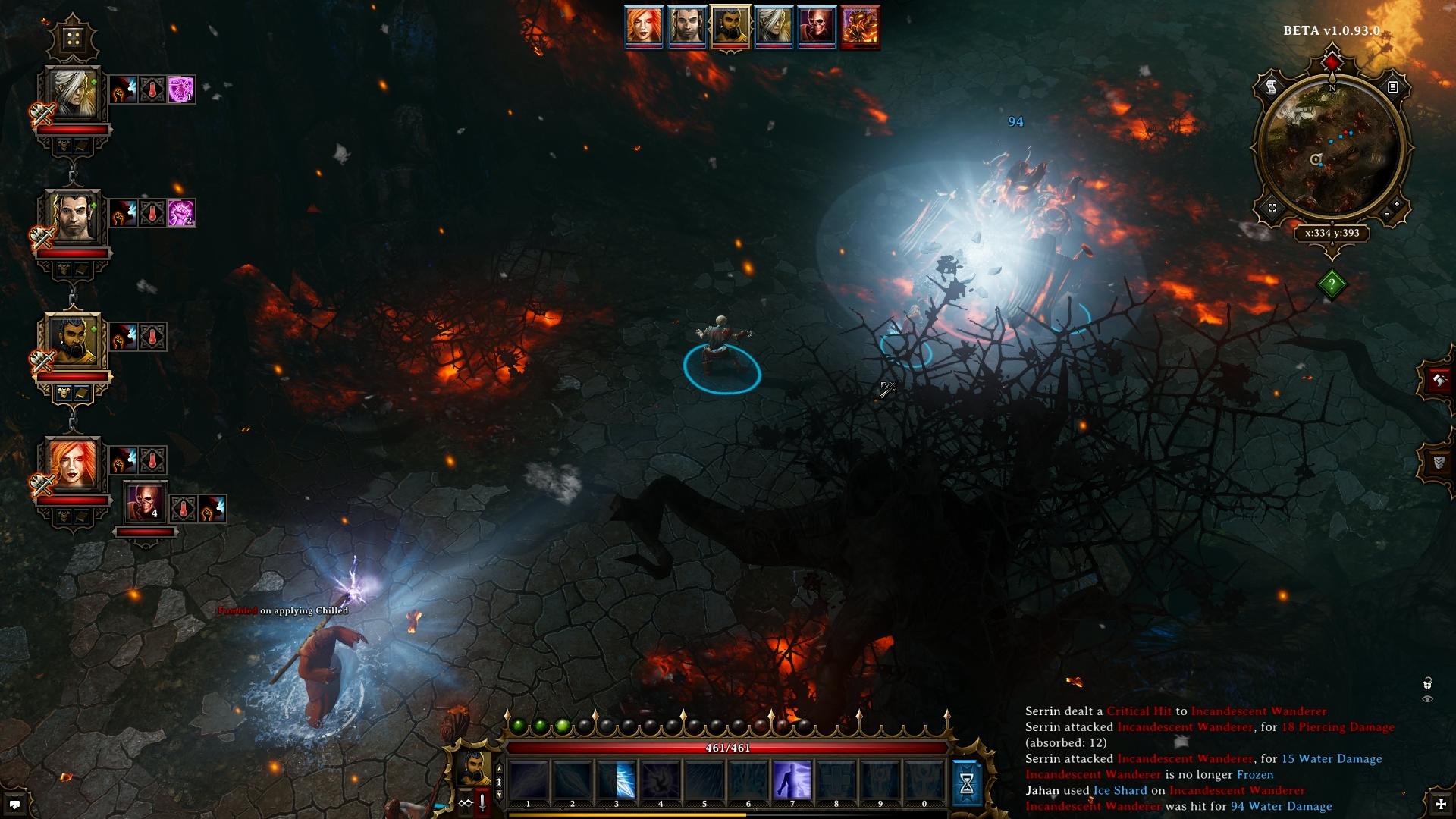Zoom out the minimap with minus button
This screenshot has width=1456, height=819.
pos(1387,215)
